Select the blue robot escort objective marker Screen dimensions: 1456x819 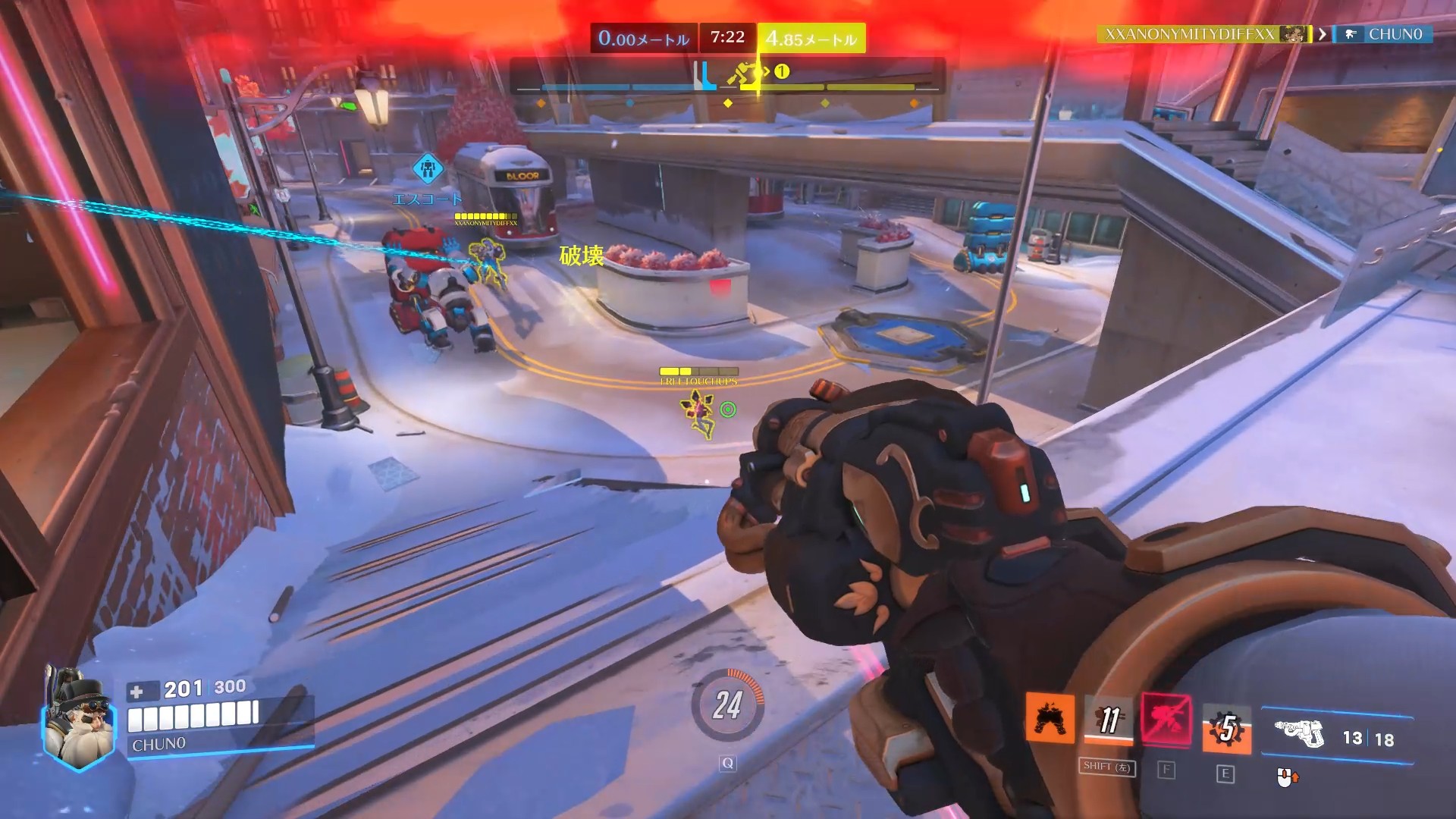[428, 168]
